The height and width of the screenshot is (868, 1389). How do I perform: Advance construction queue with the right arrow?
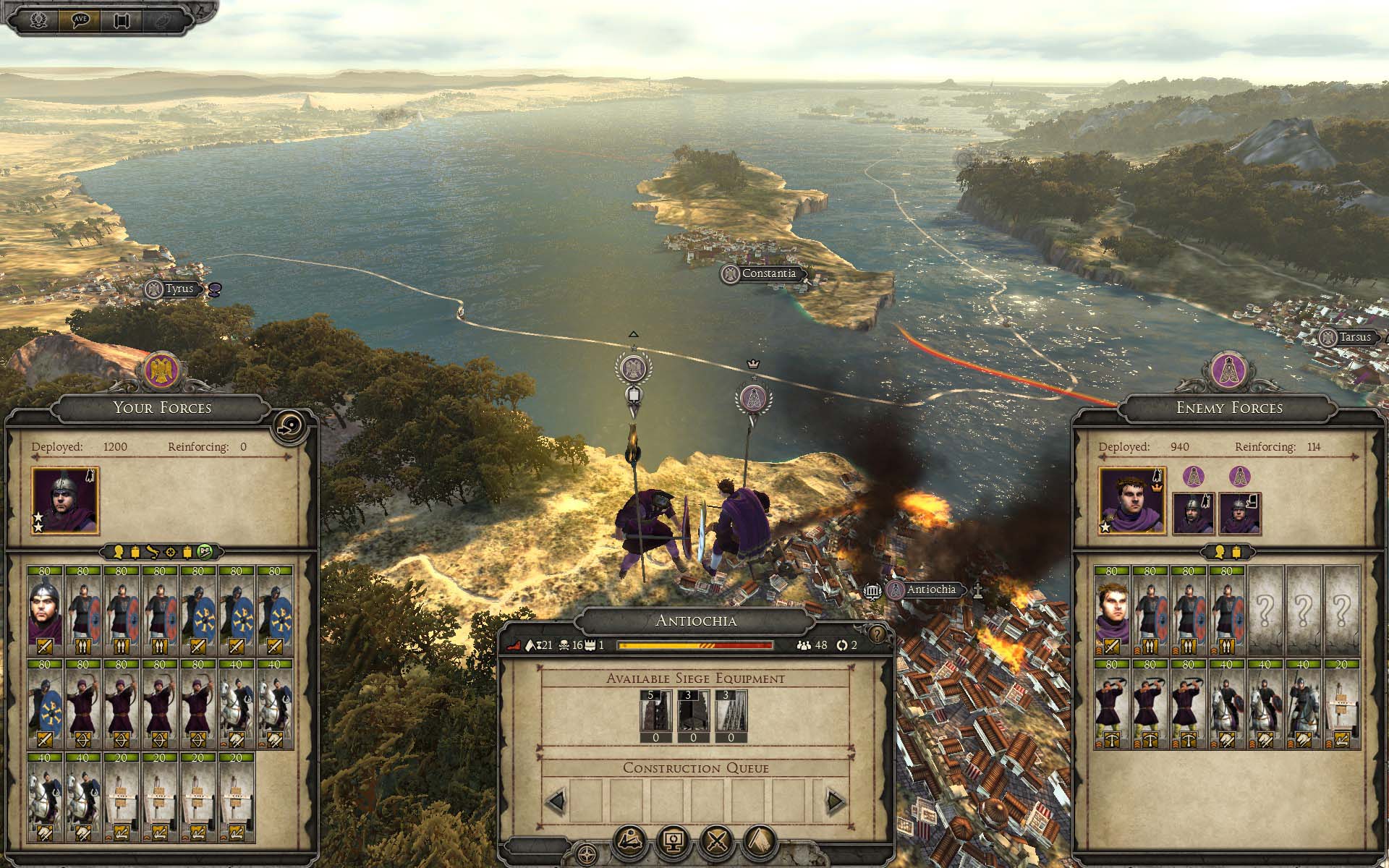pos(836,801)
